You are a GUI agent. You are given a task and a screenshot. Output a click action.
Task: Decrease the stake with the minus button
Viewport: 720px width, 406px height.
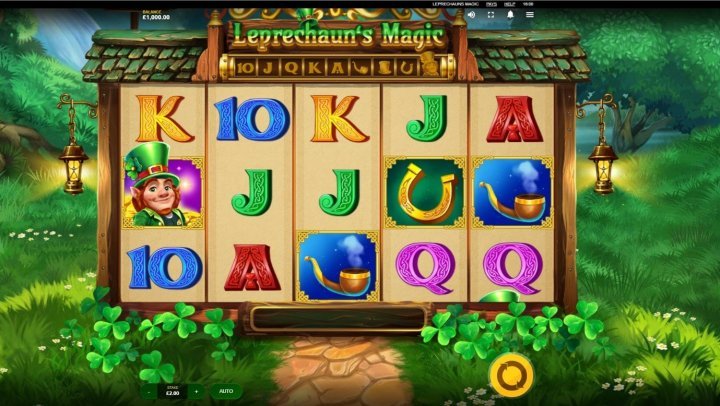(x=149, y=391)
